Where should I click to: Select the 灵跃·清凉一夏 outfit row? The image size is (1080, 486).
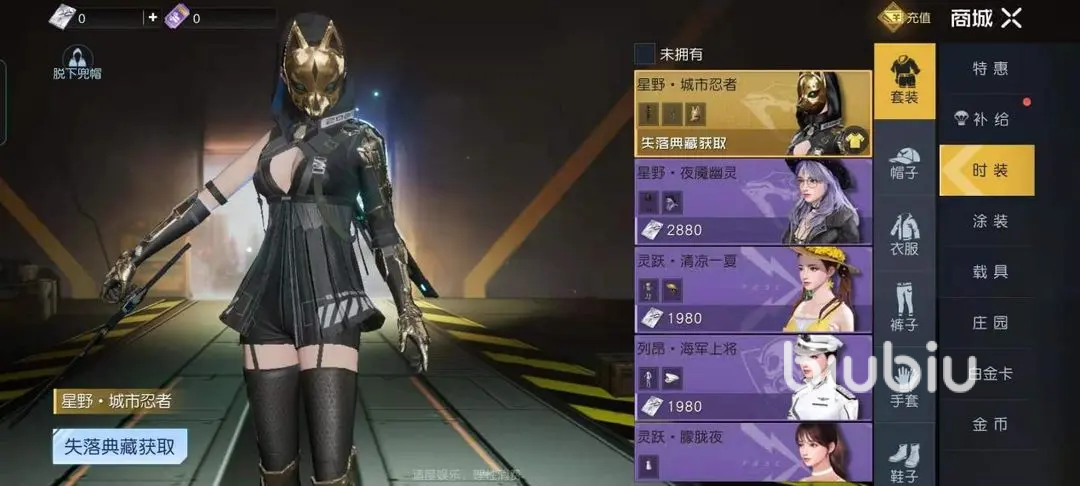752,290
